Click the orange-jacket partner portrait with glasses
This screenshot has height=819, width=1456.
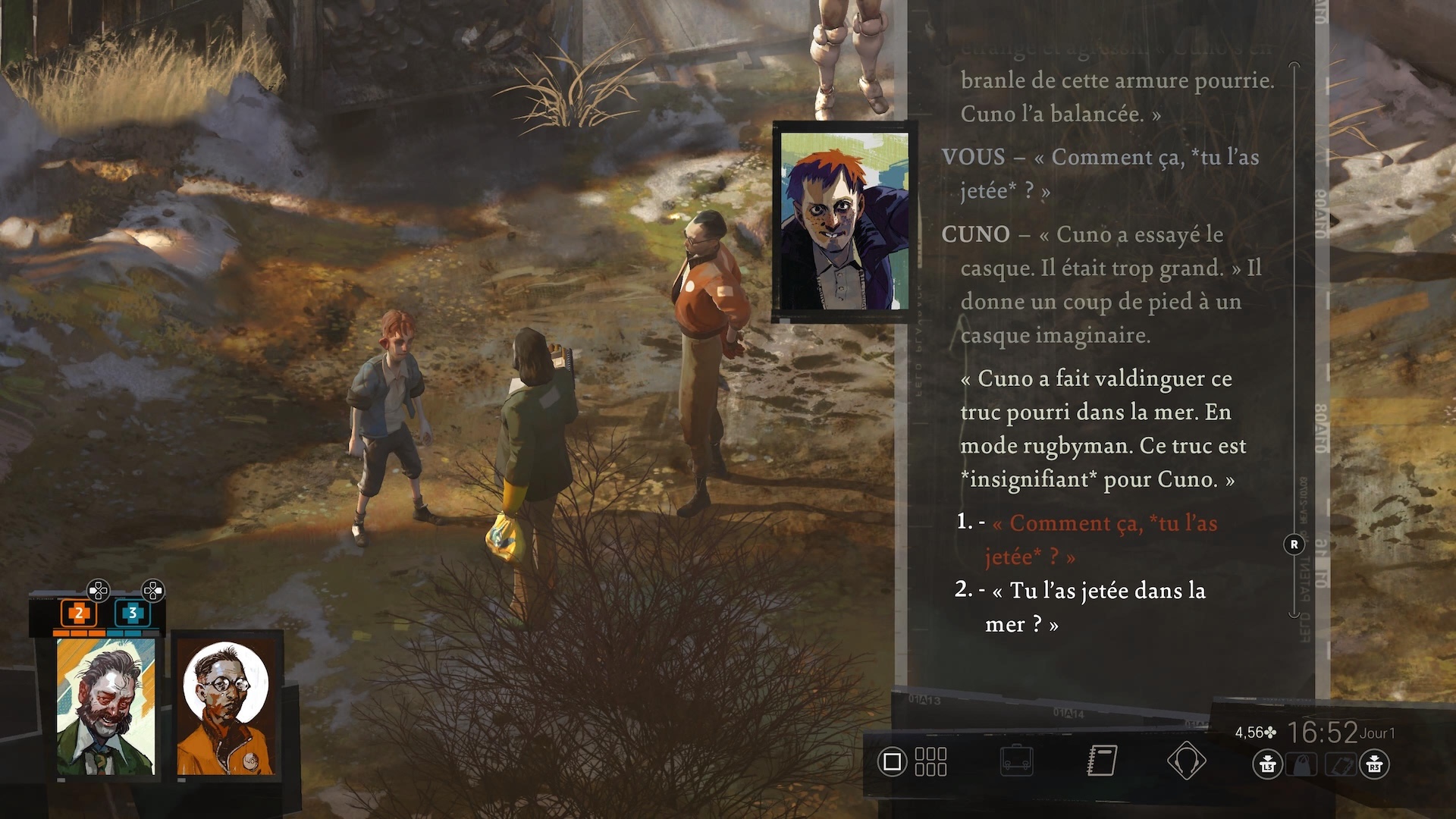[226, 707]
